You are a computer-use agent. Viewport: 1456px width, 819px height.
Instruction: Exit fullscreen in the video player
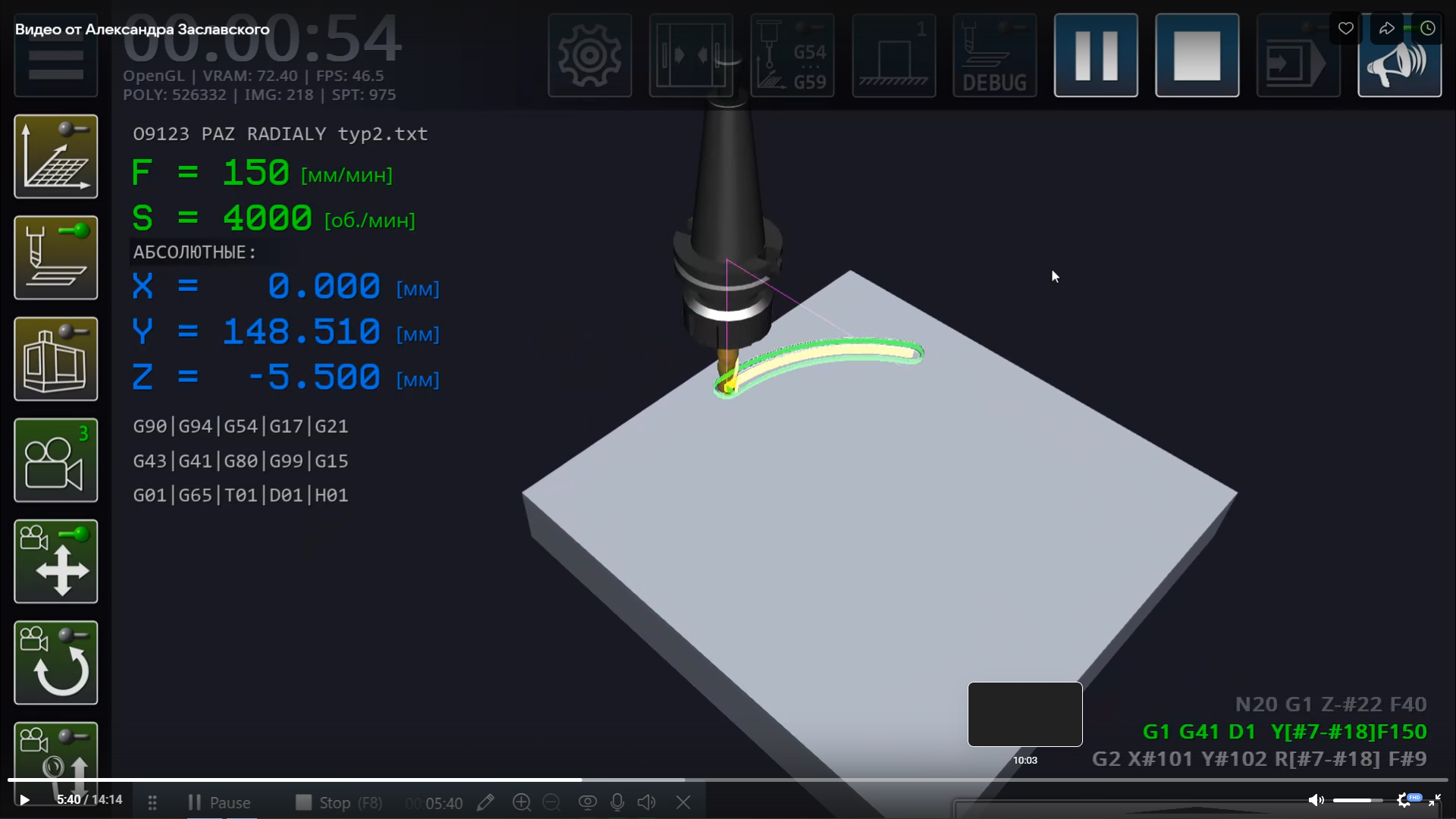[1434, 799]
